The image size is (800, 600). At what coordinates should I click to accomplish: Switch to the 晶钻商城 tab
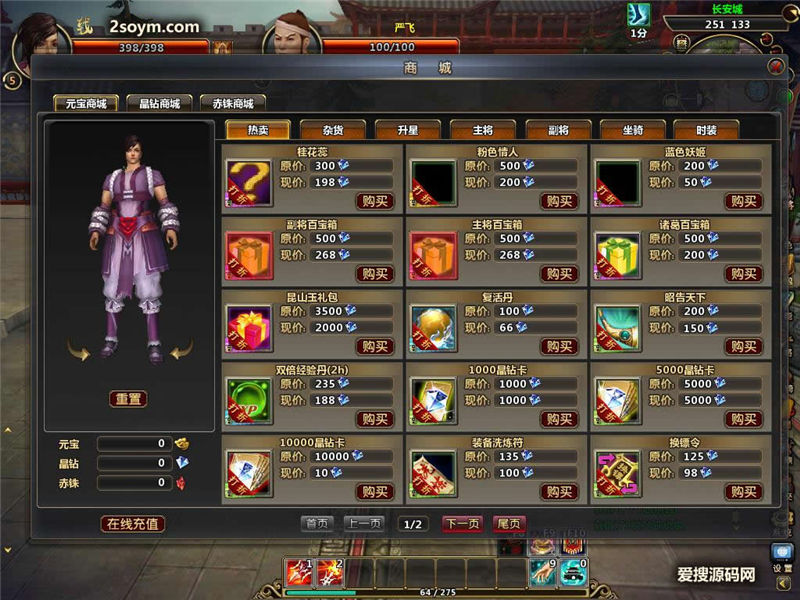point(160,103)
